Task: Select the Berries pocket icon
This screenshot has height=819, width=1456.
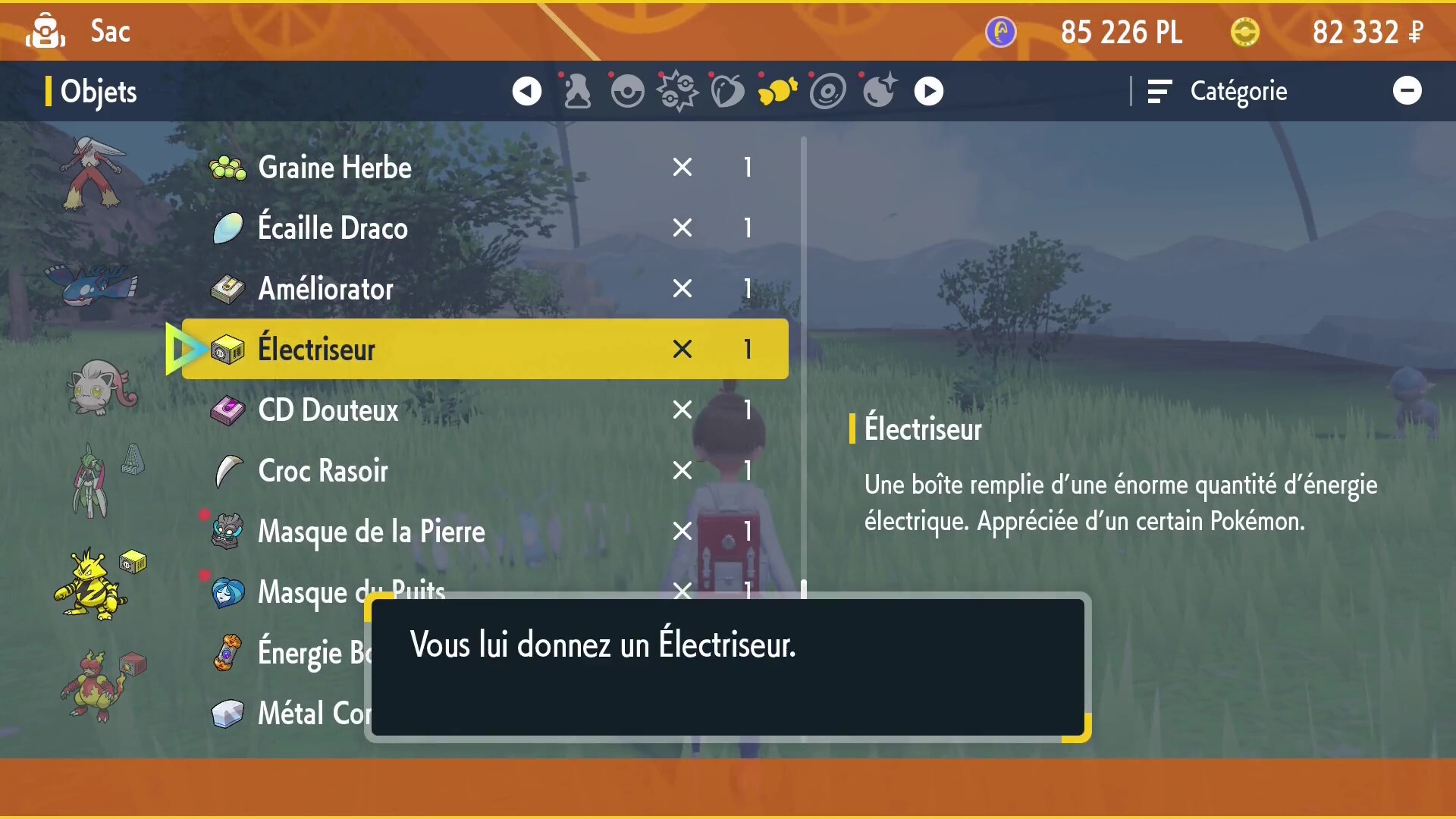Action: (727, 90)
